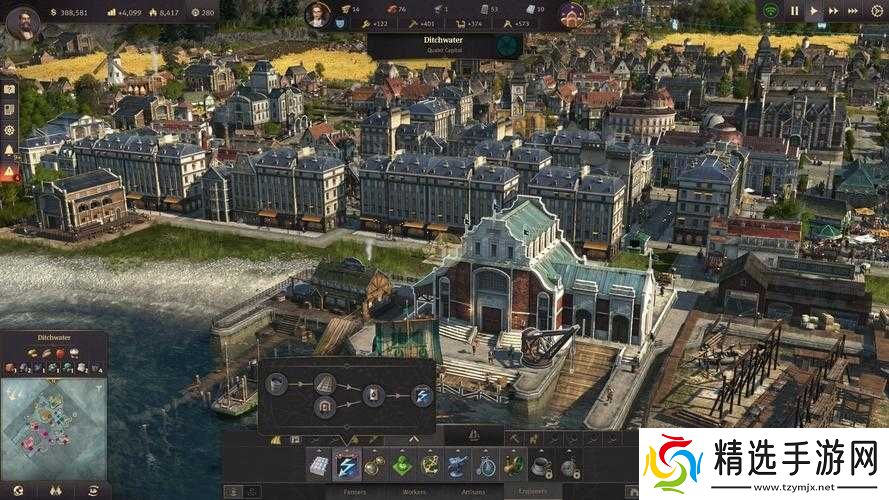Choose the green gem building icon
Image resolution: width=889 pixels, height=500 pixels.
[x=402, y=465]
